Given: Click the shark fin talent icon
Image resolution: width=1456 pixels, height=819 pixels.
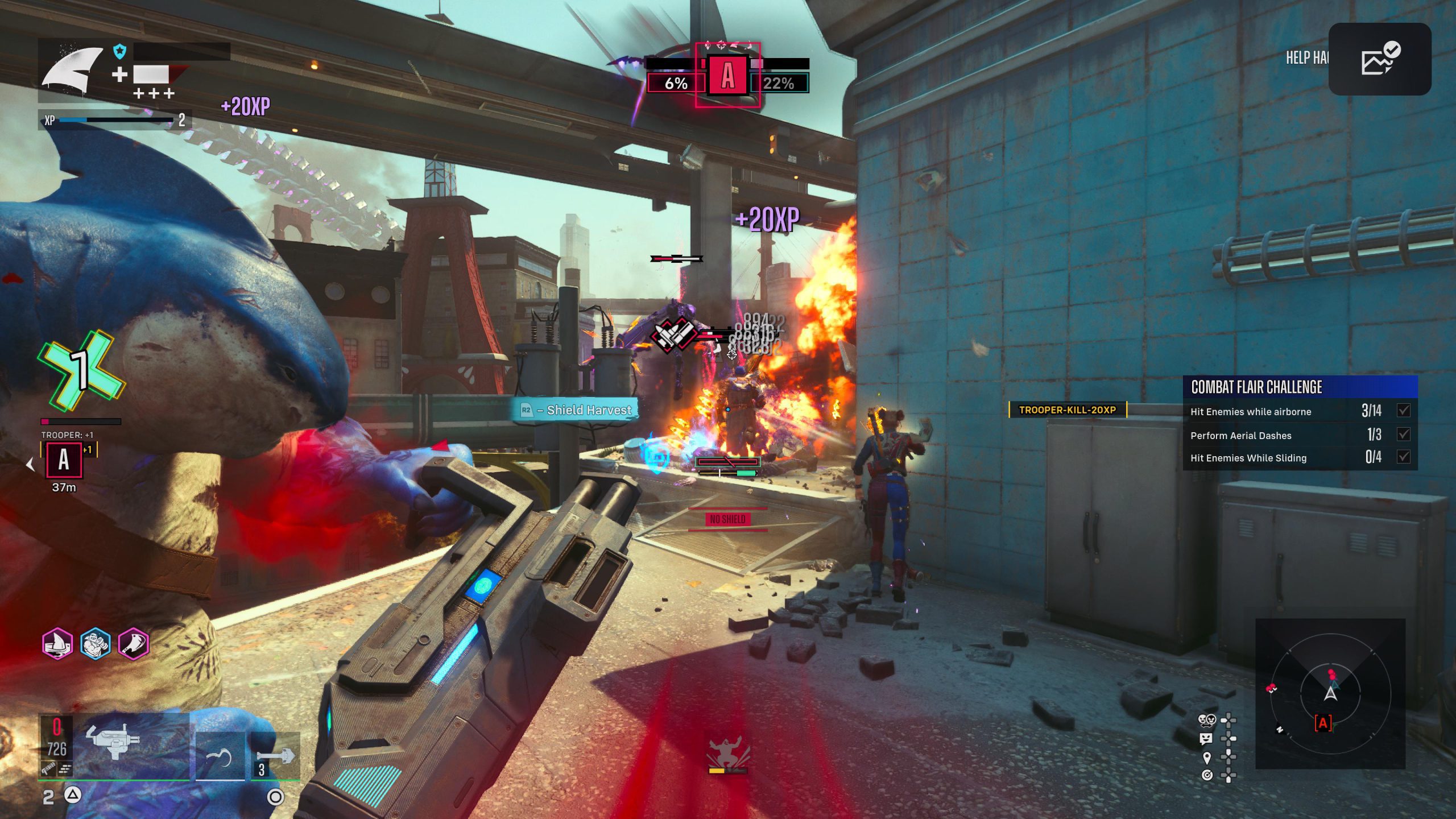Looking at the screenshot, I should (57, 644).
